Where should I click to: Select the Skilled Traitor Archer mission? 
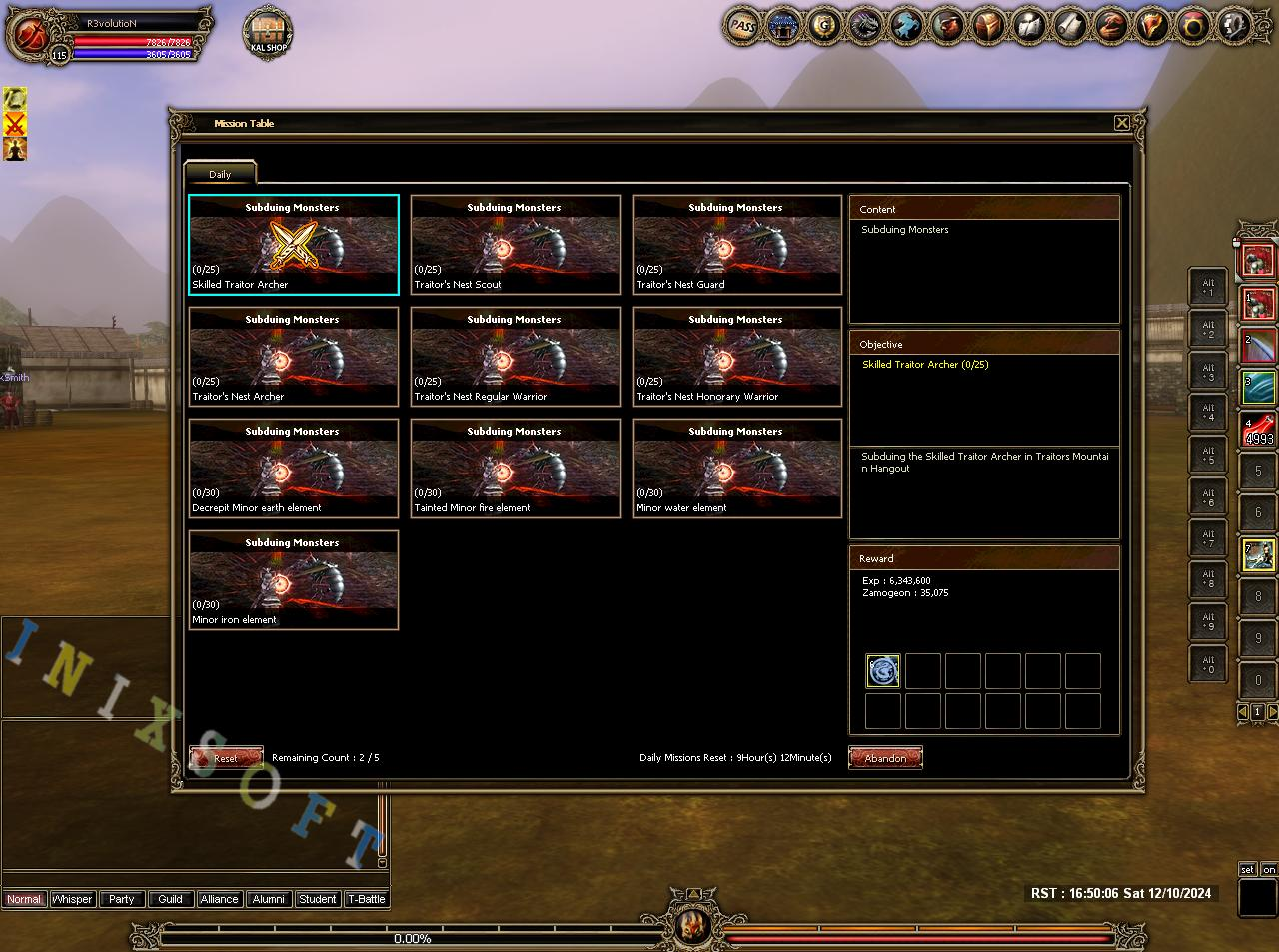point(294,245)
